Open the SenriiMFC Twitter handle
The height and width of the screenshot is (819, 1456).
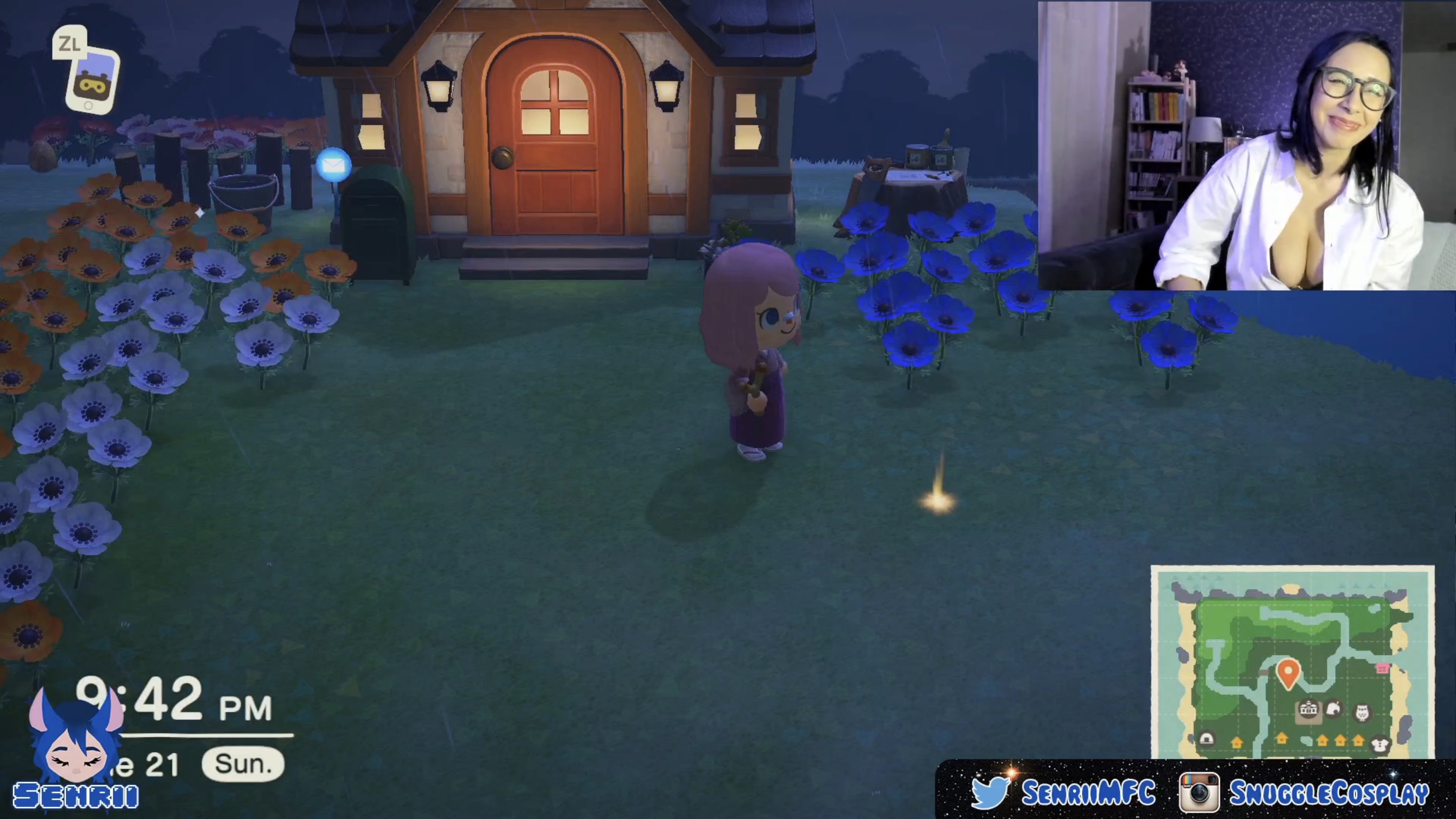pyautogui.click(x=1088, y=792)
